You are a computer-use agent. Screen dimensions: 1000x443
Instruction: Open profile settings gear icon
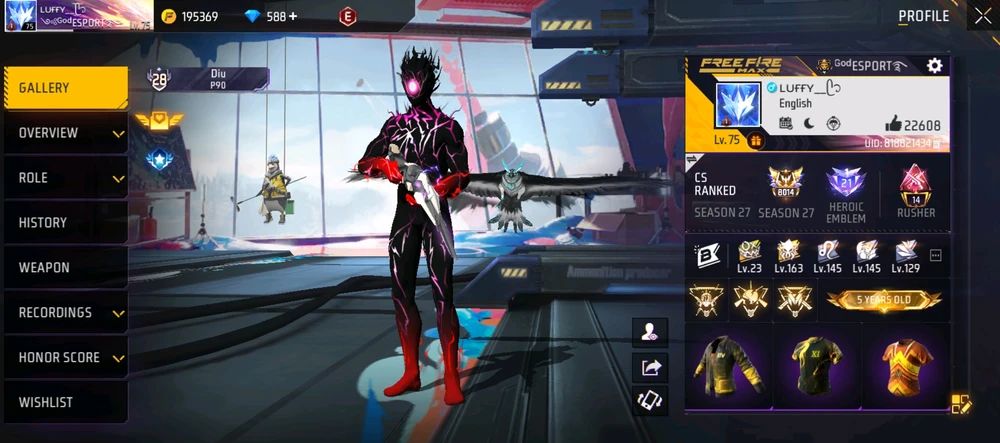tap(934, 66)
